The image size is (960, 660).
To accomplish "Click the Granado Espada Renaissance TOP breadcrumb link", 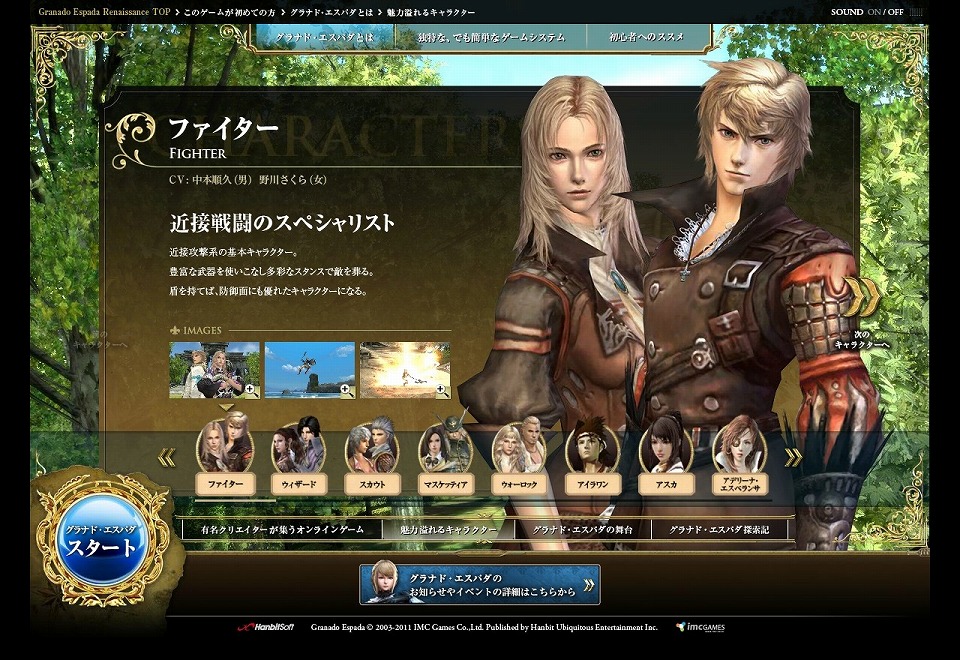I will 104,12.
